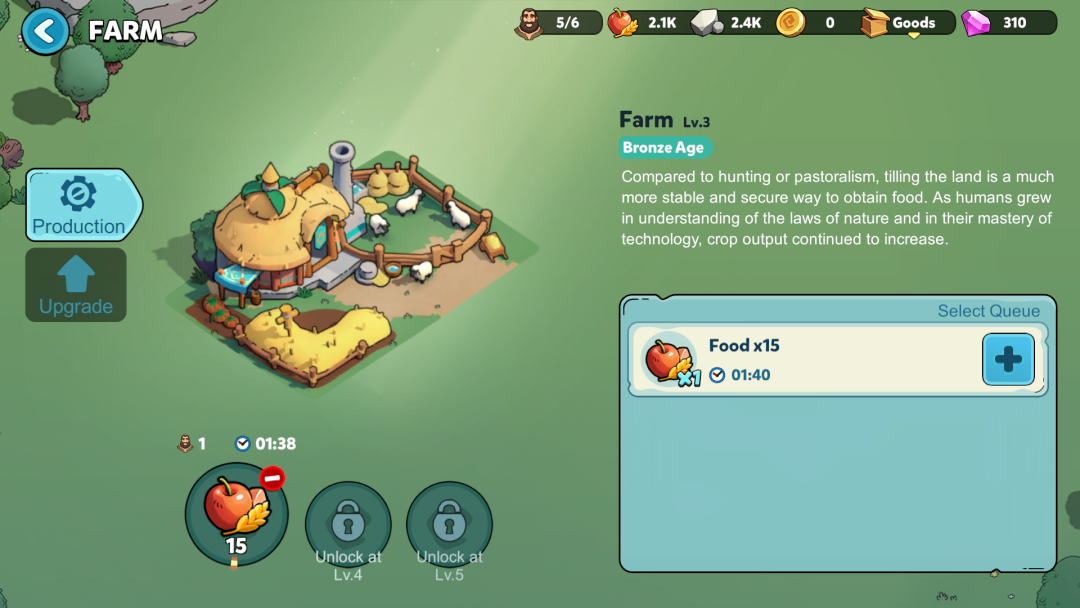The image size is (1080, 608).
Task: Select the active food production slot
Action: [236, 514]
